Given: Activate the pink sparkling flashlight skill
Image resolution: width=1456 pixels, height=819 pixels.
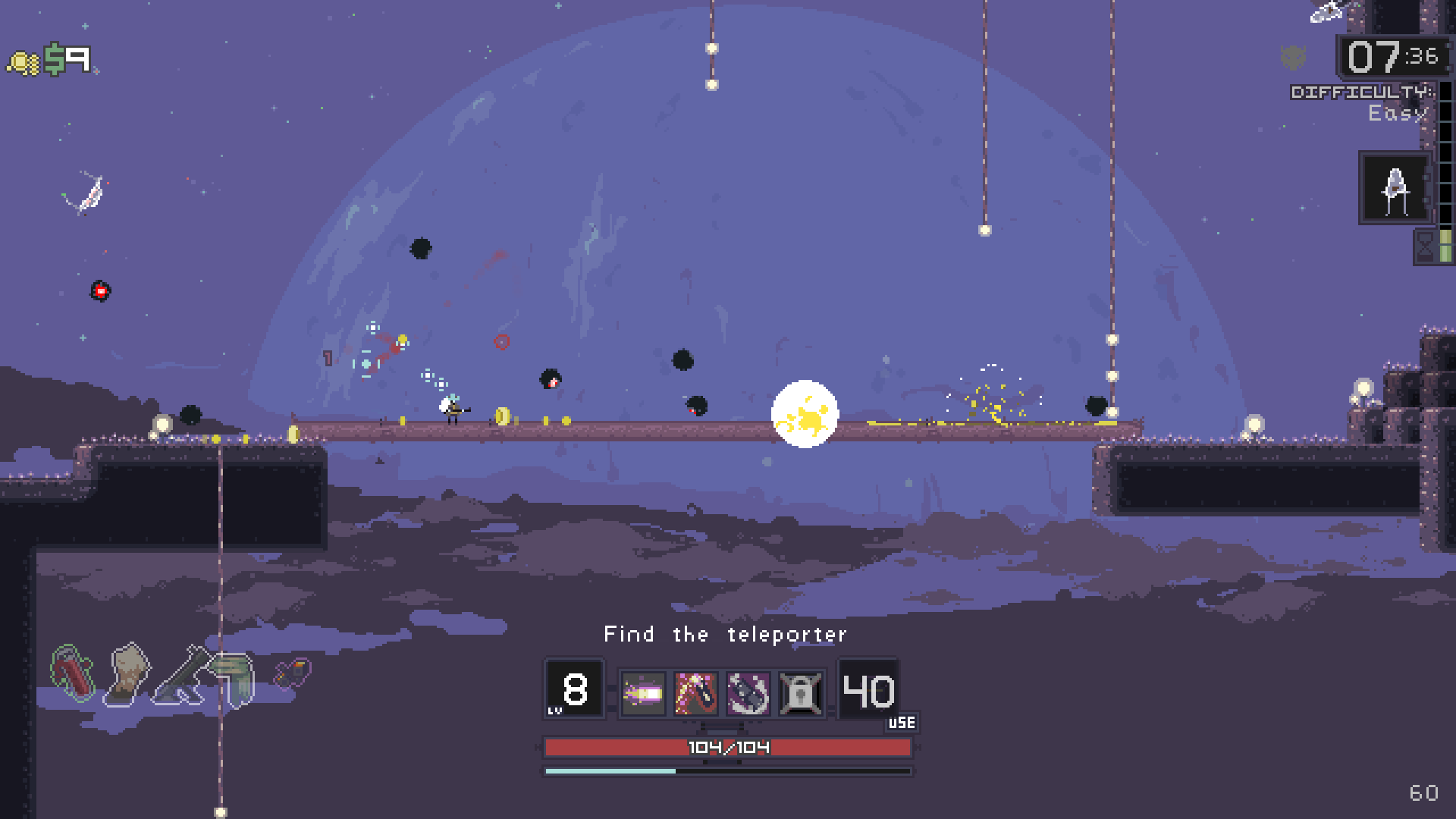Looking at the screenshot, I should (695, 693).
